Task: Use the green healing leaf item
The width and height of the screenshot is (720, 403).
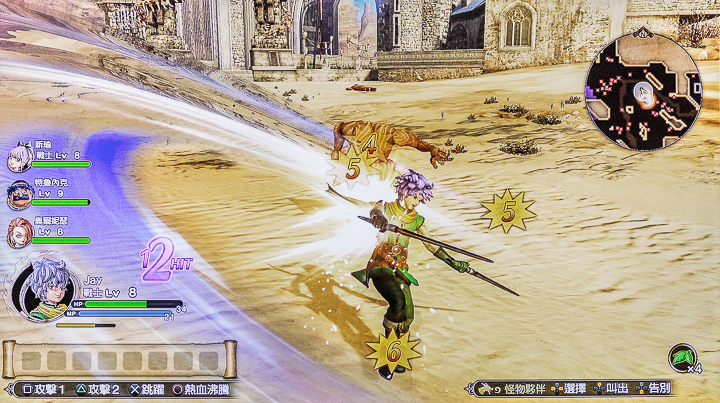Action: pos(683,358)
